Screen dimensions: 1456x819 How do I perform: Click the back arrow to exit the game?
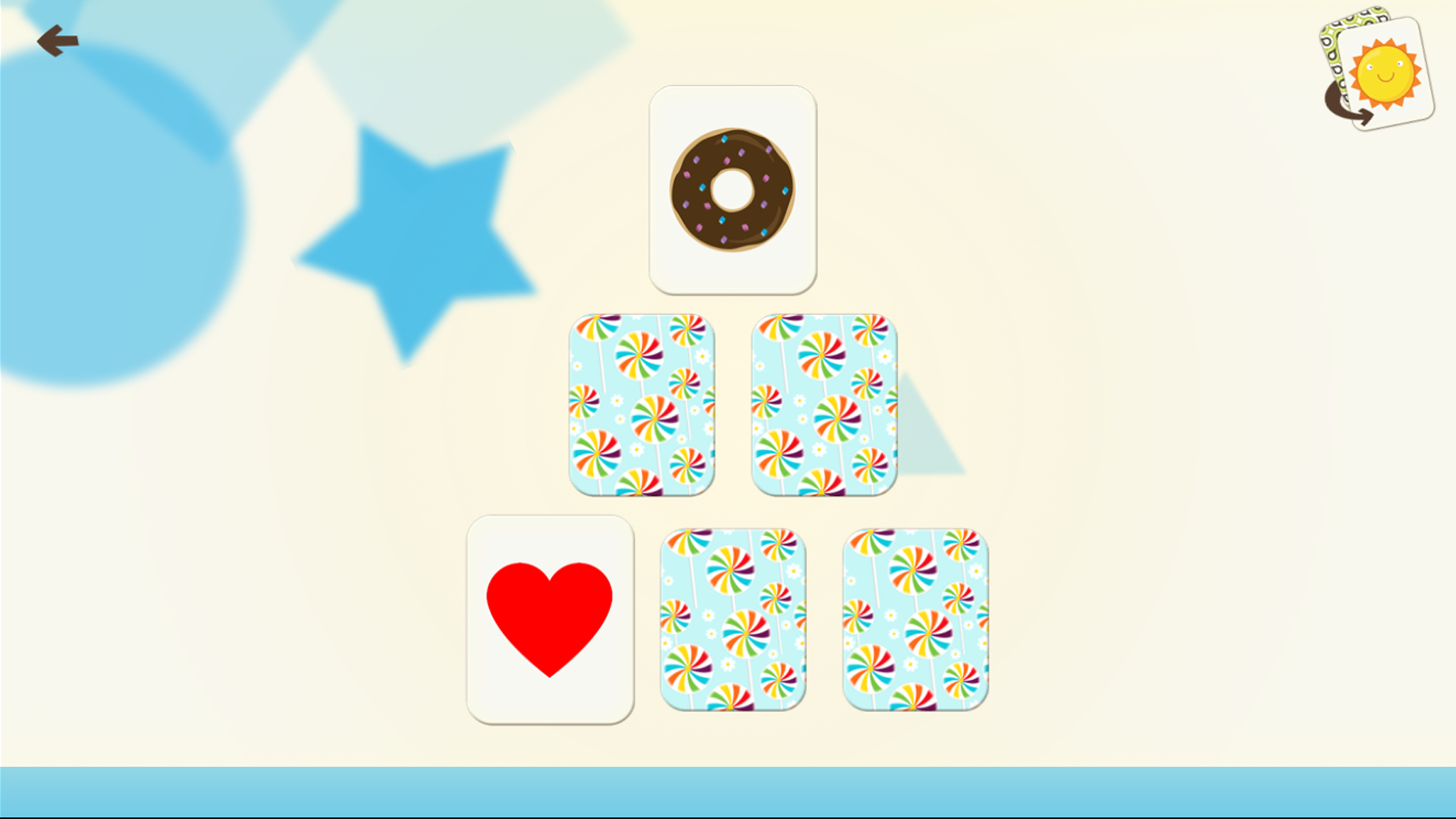[59, 41]
